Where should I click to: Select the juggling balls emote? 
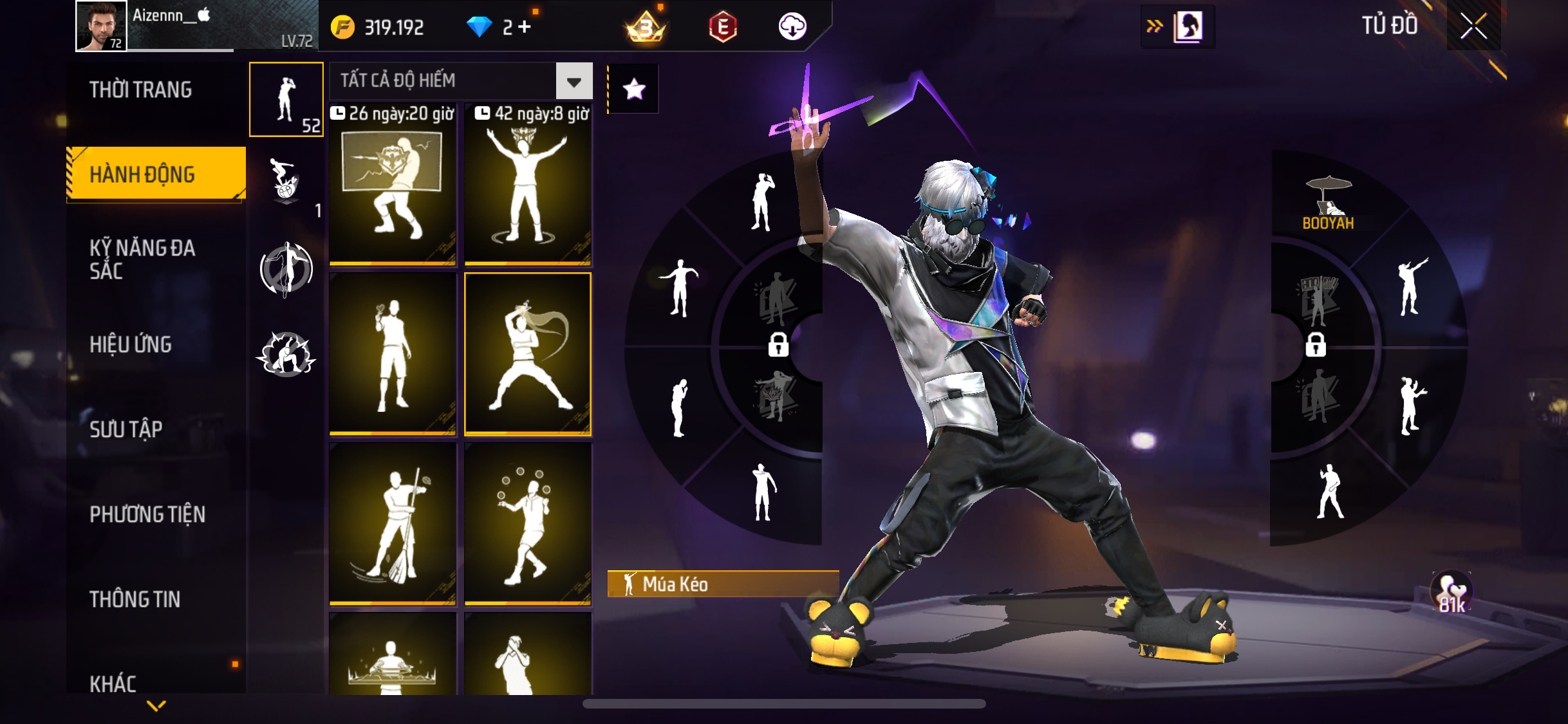[528, 524]
